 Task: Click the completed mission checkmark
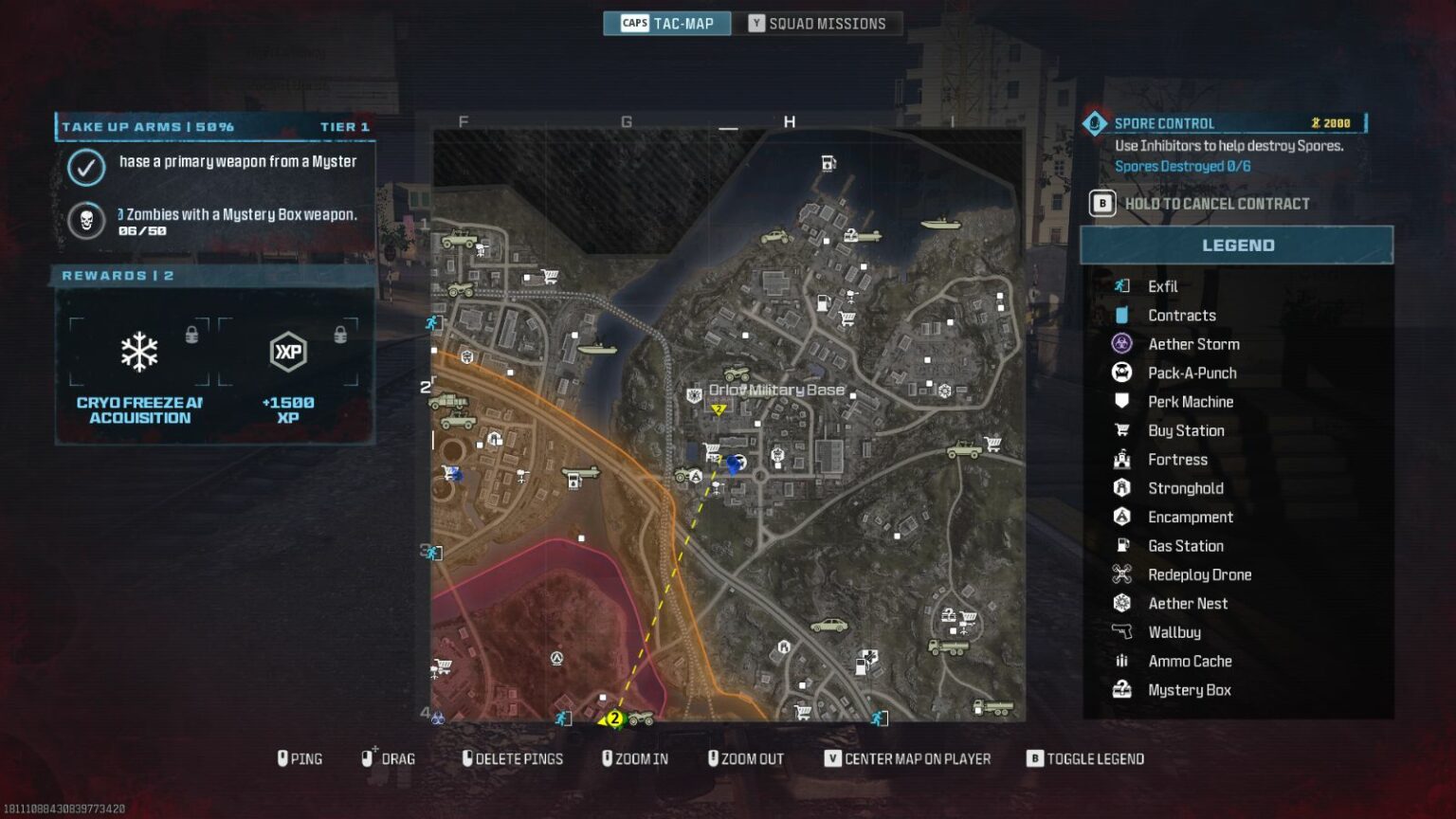coord(86,169)
